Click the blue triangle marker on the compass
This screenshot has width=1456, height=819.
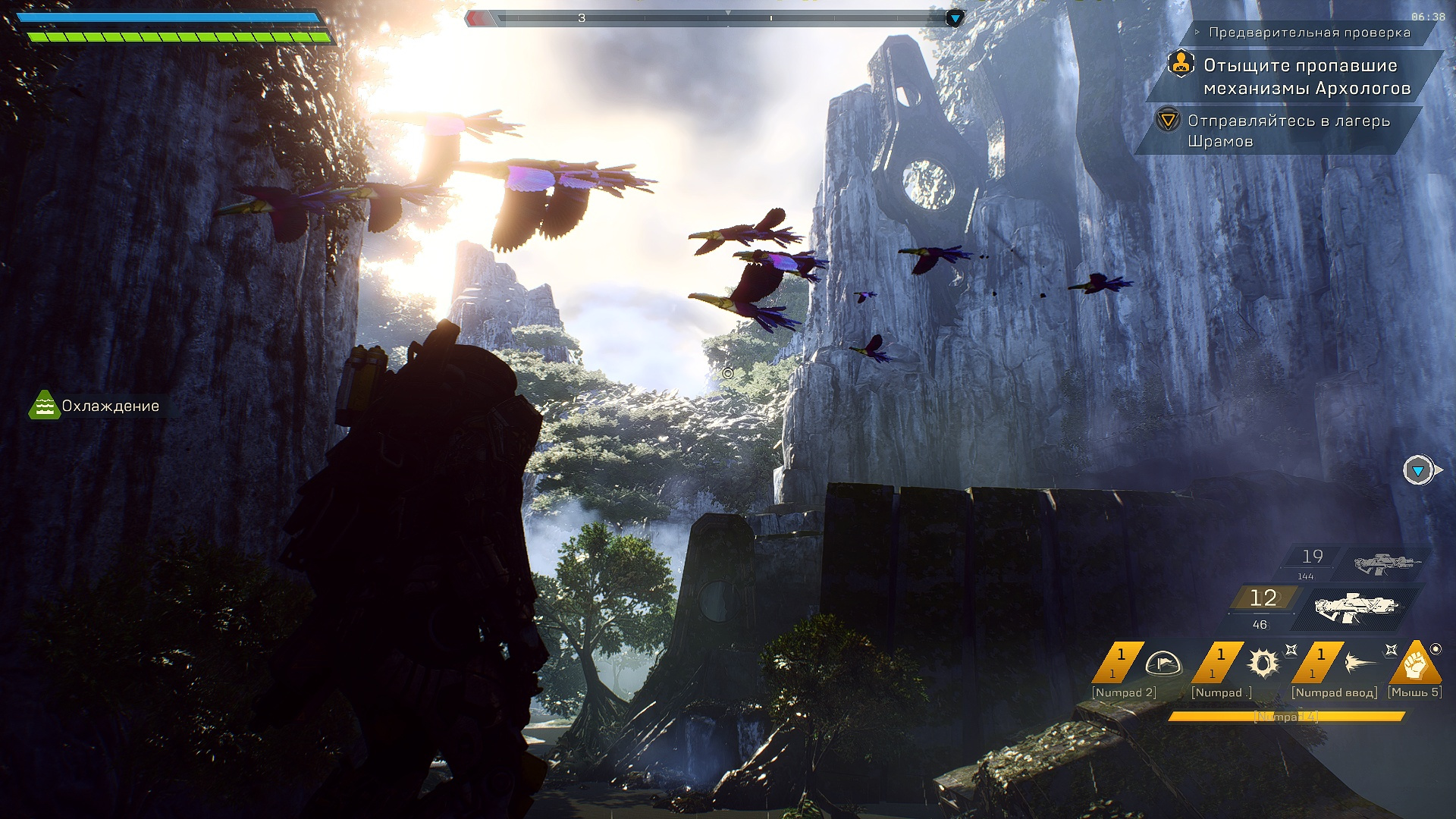(955, 18)
